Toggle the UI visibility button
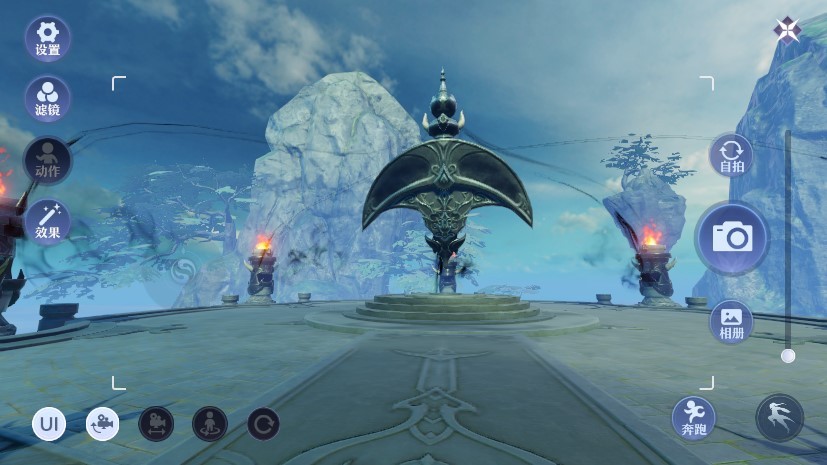The width and height of the screenshot is (827, 465). [x=49, y=424]
